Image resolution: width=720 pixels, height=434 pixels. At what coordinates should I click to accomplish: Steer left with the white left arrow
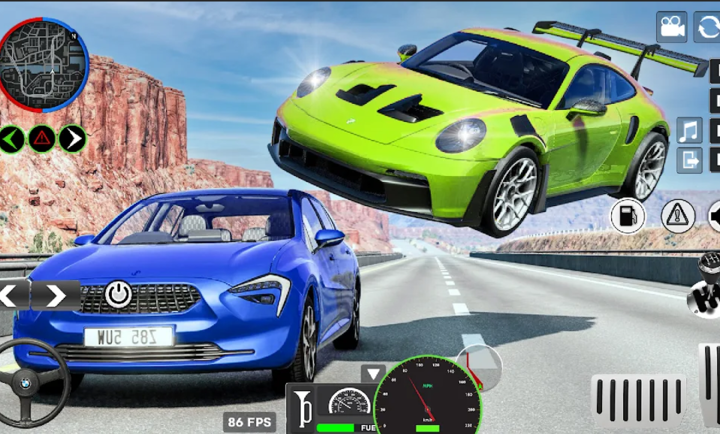9,295
